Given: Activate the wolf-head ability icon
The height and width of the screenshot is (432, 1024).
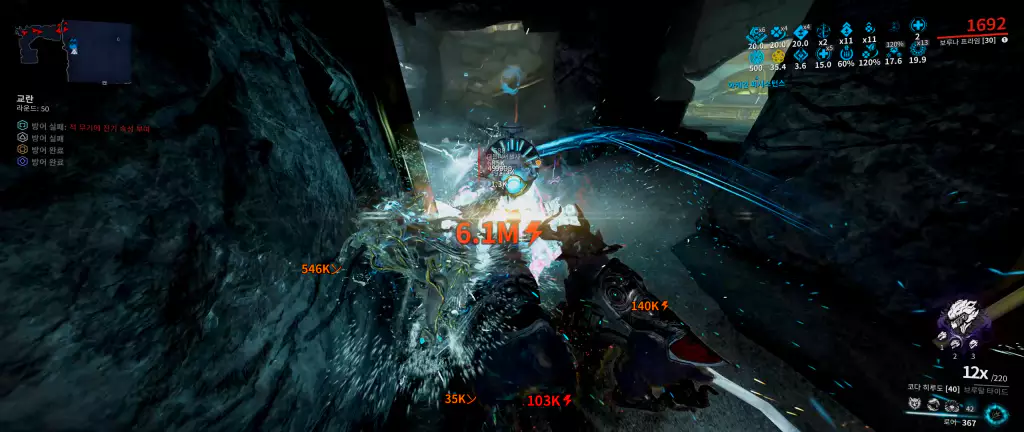Looking at the screenshot, I should [915, 405].
